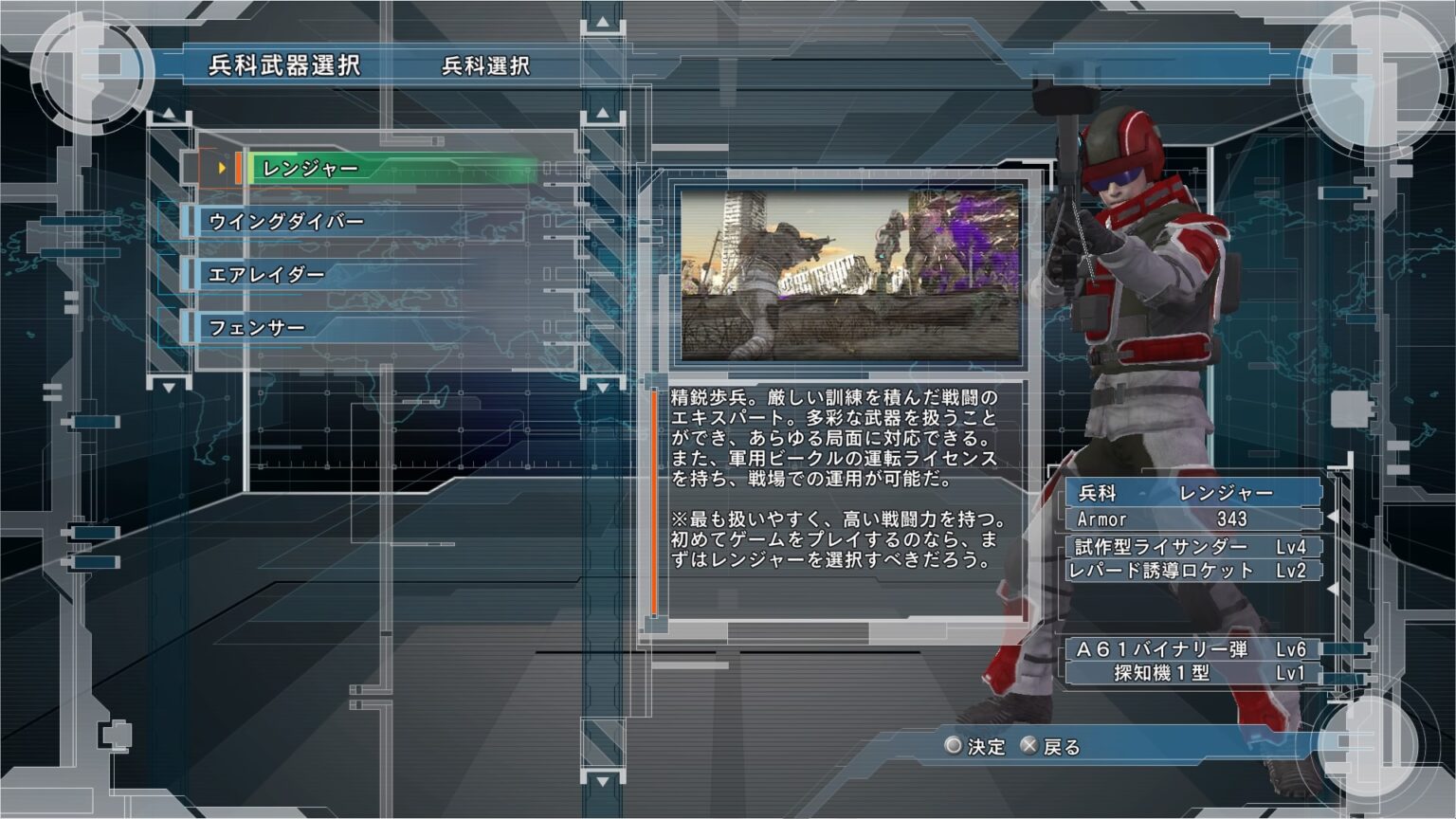
Task: Select the ウイングダイバー class entry
Action: pos(284,219)
